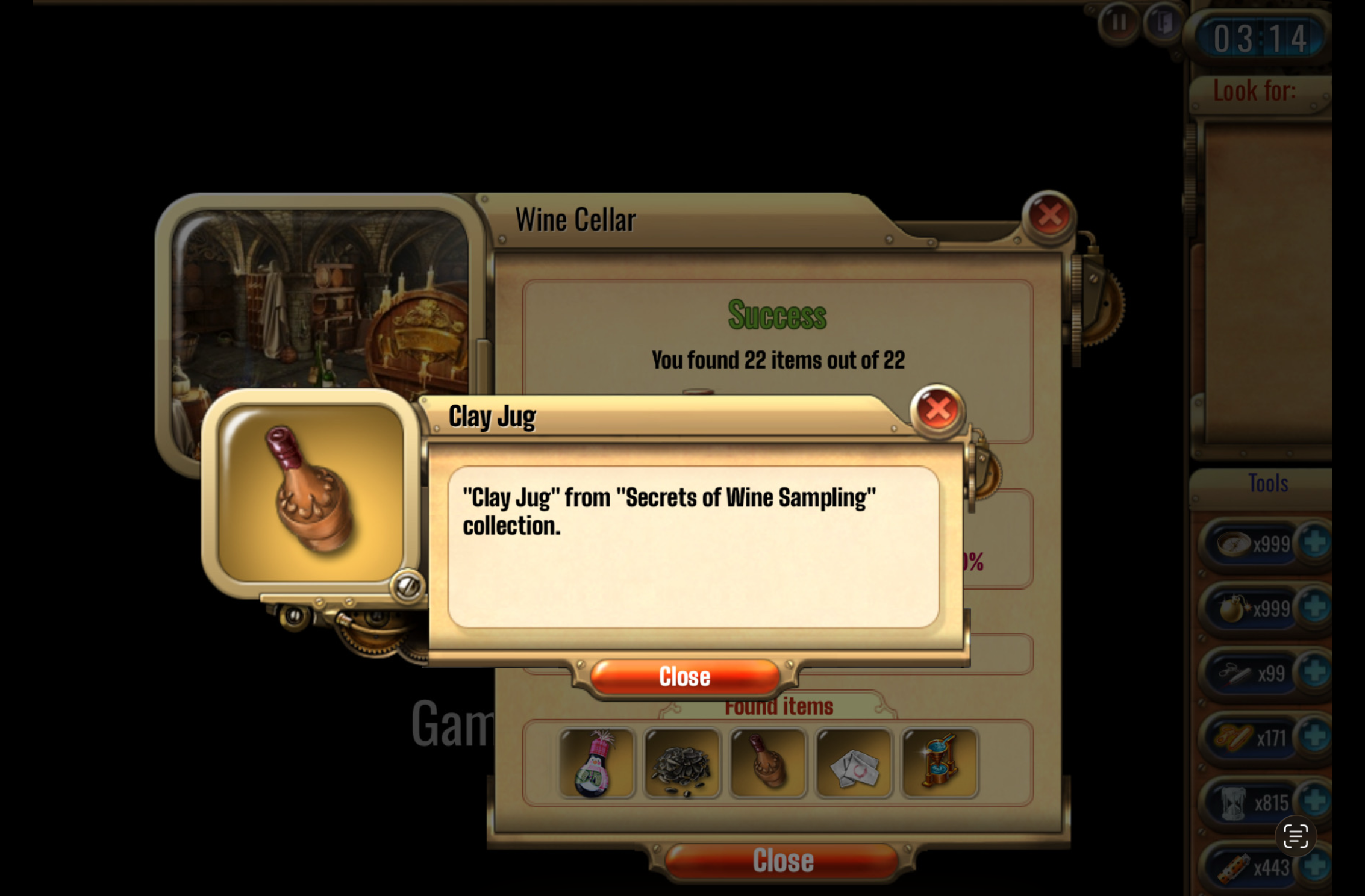The width and height of the screenshot is (1365, 896).
Task: Add more compasses with the plus button
Action: click(x=1314, y=543)
